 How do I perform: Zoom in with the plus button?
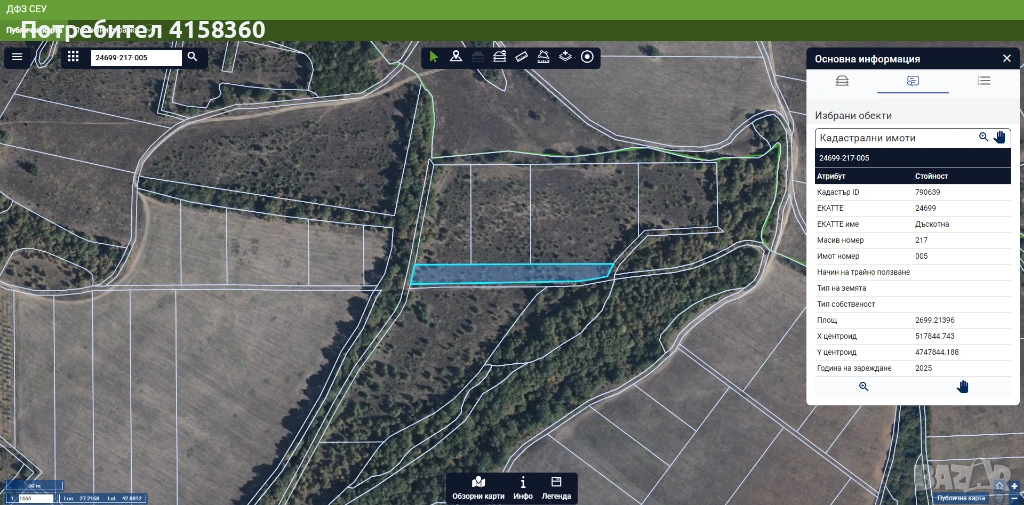click(x=1014, y=486)
